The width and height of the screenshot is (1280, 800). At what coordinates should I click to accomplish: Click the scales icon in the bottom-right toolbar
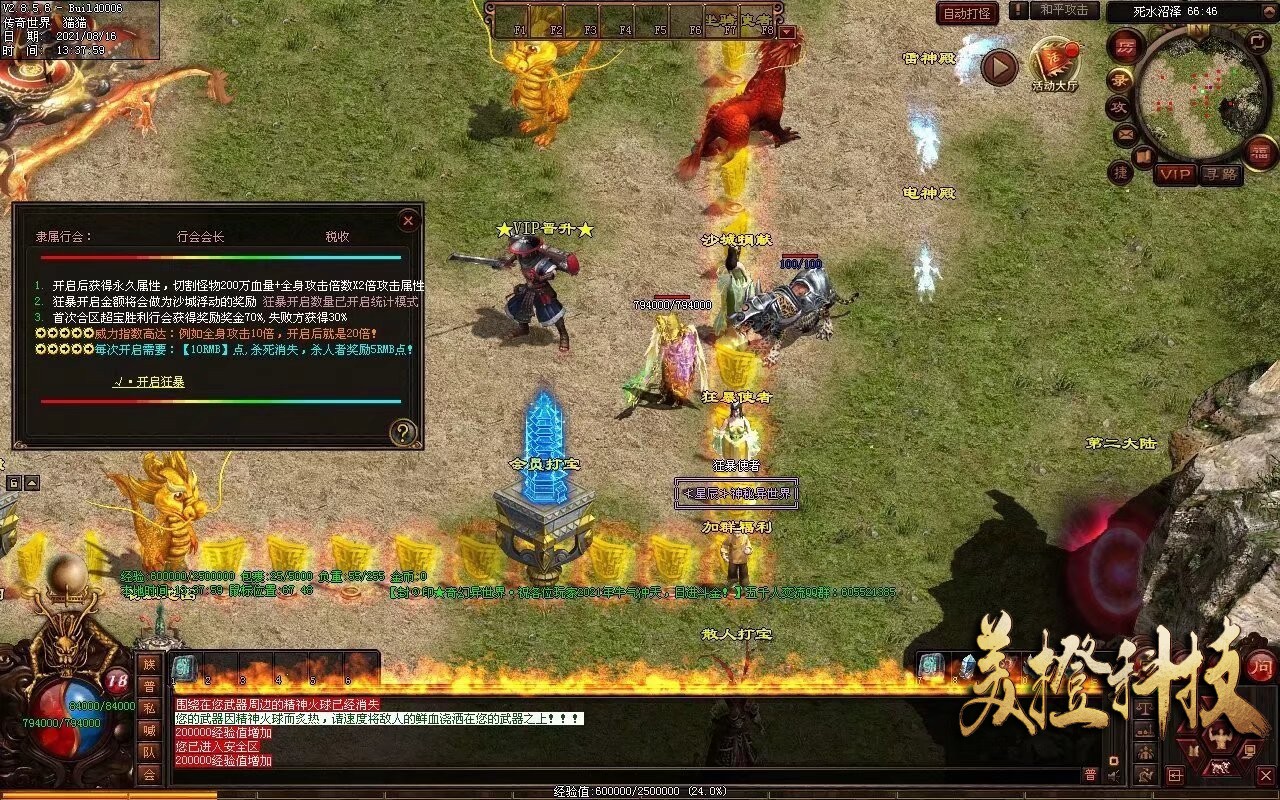tap(1145, 709)
